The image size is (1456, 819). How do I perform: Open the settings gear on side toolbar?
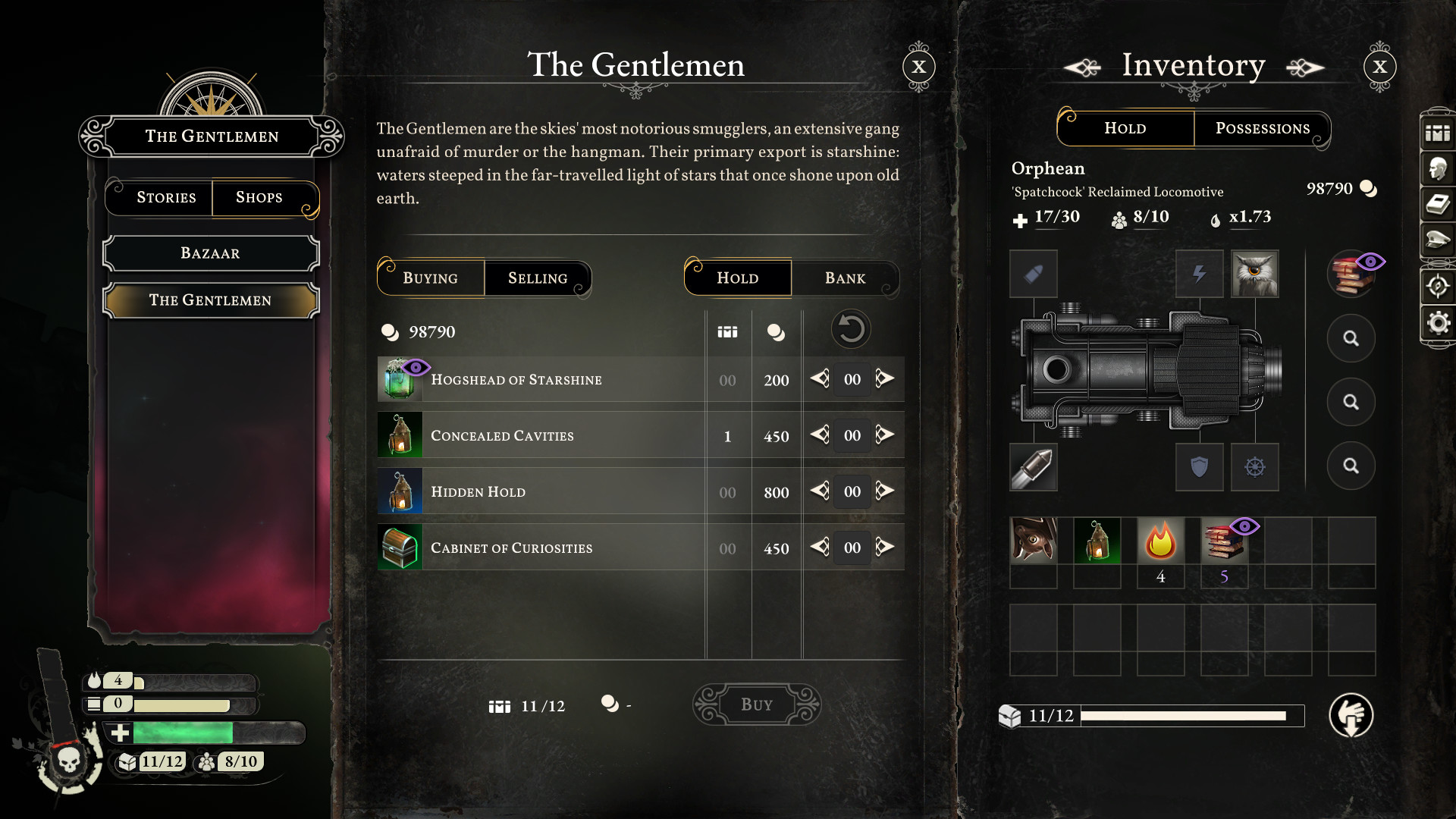tap(1438, 323)
